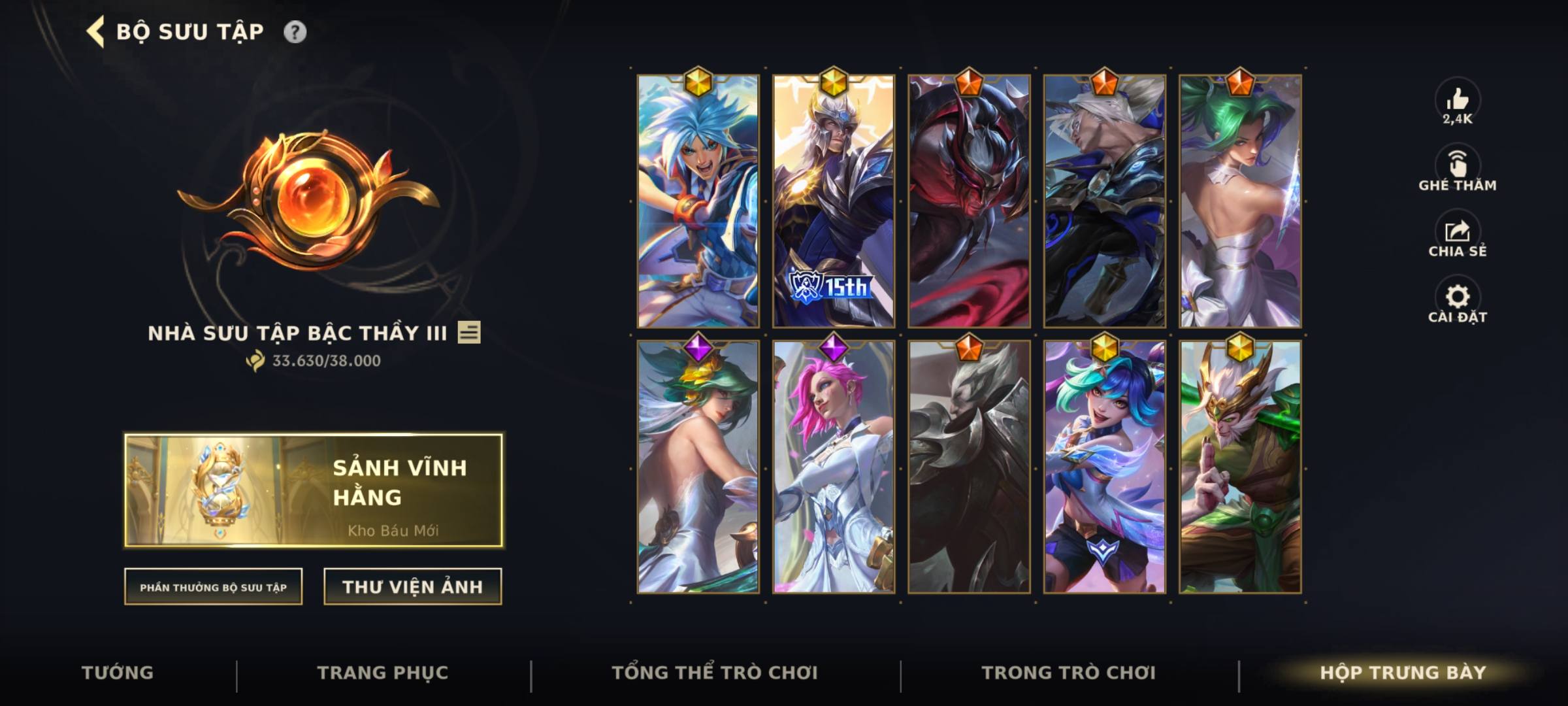Expand the list icon next to Nhà Sưu Tập Bậc Thầy III
Image resolution: width=1568 pixels, height=706 pixels.
tap(470, 333)
